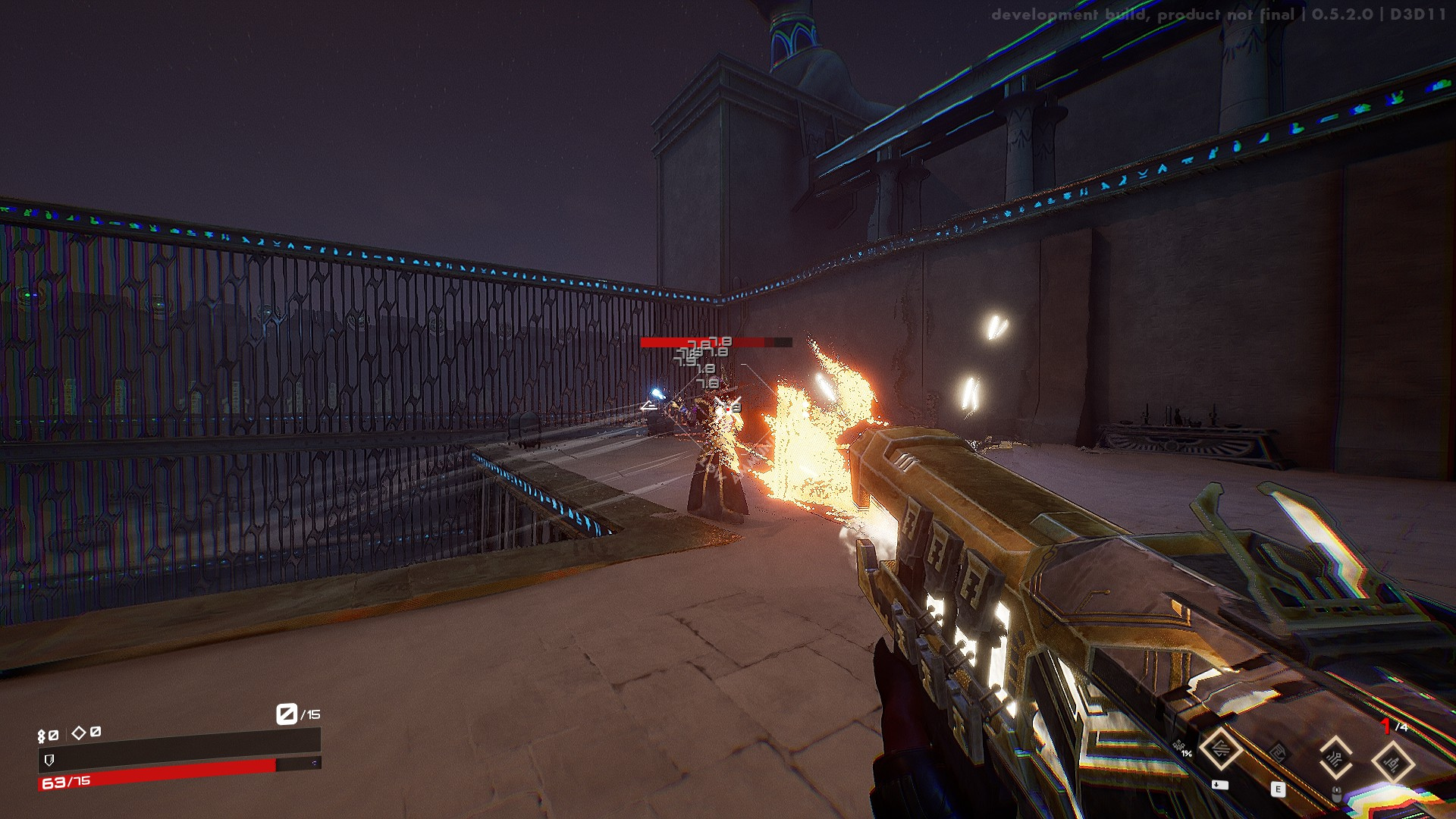Select the bracket-framed ability icon

pos(1335,758)
